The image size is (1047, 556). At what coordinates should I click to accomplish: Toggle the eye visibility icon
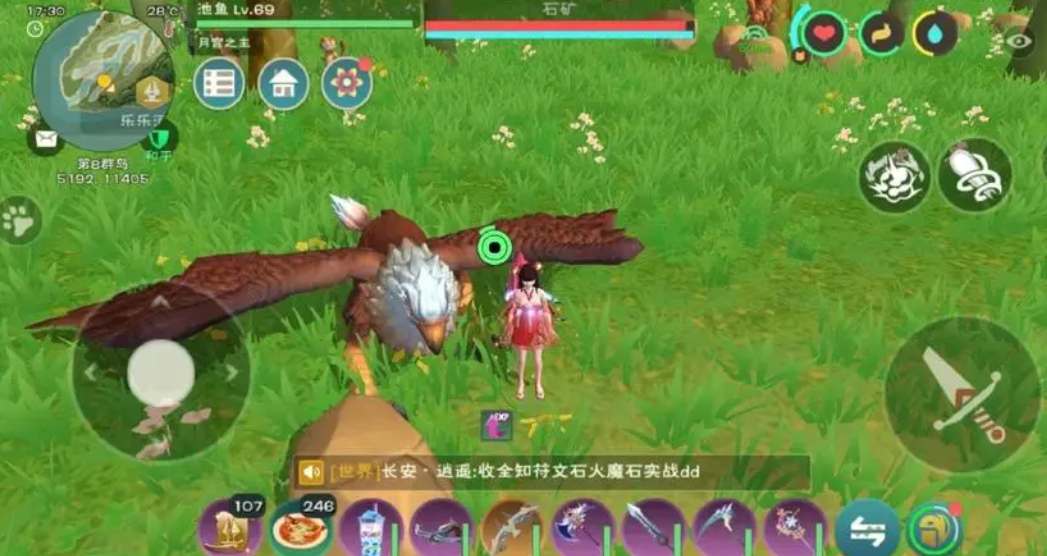(x=1018, y=41)
